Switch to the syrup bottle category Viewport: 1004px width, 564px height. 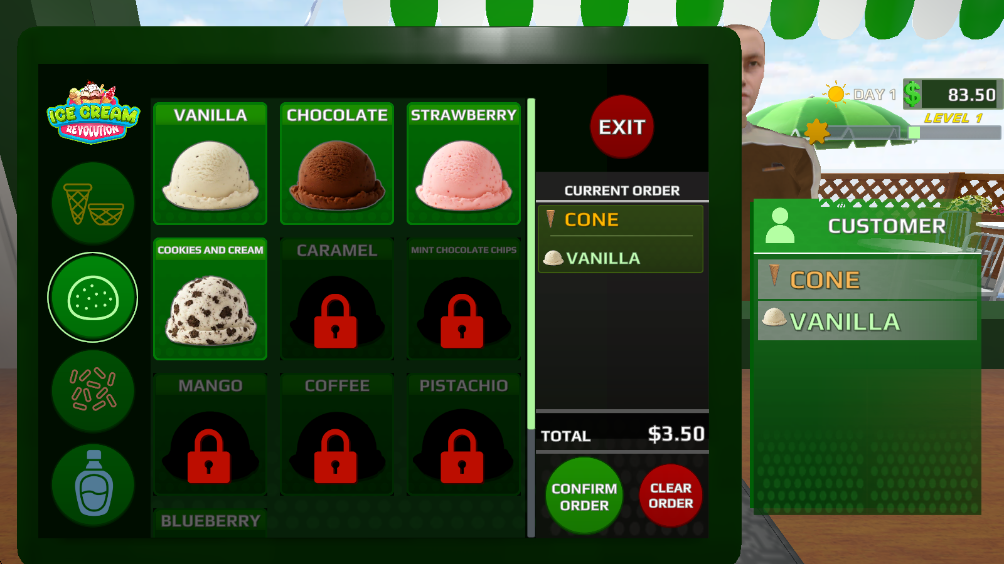[x=92, y=485]
